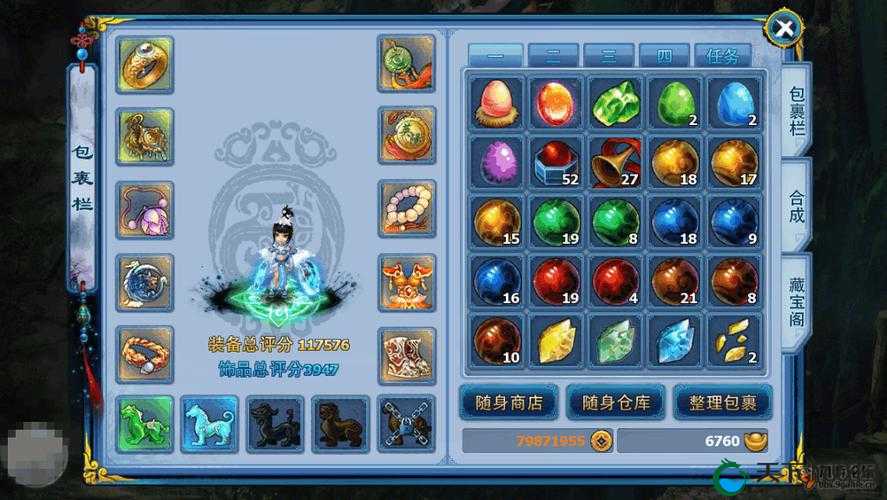This screenshot has height=500, width=887.
Task: Select the equipped orange armor slot
Action: (407, 283)
